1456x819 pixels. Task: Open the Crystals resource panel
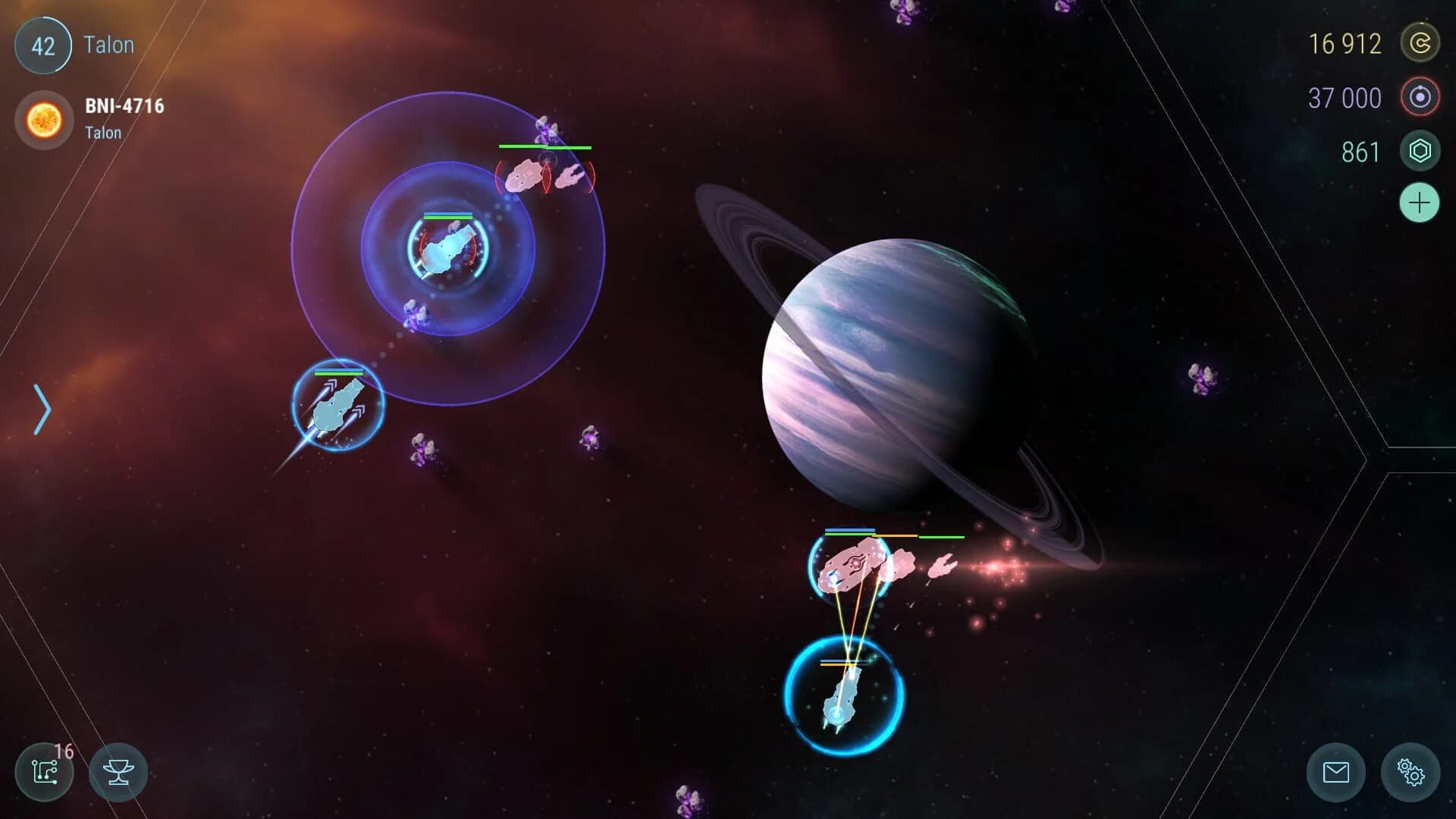click(x=1420, y=151)
